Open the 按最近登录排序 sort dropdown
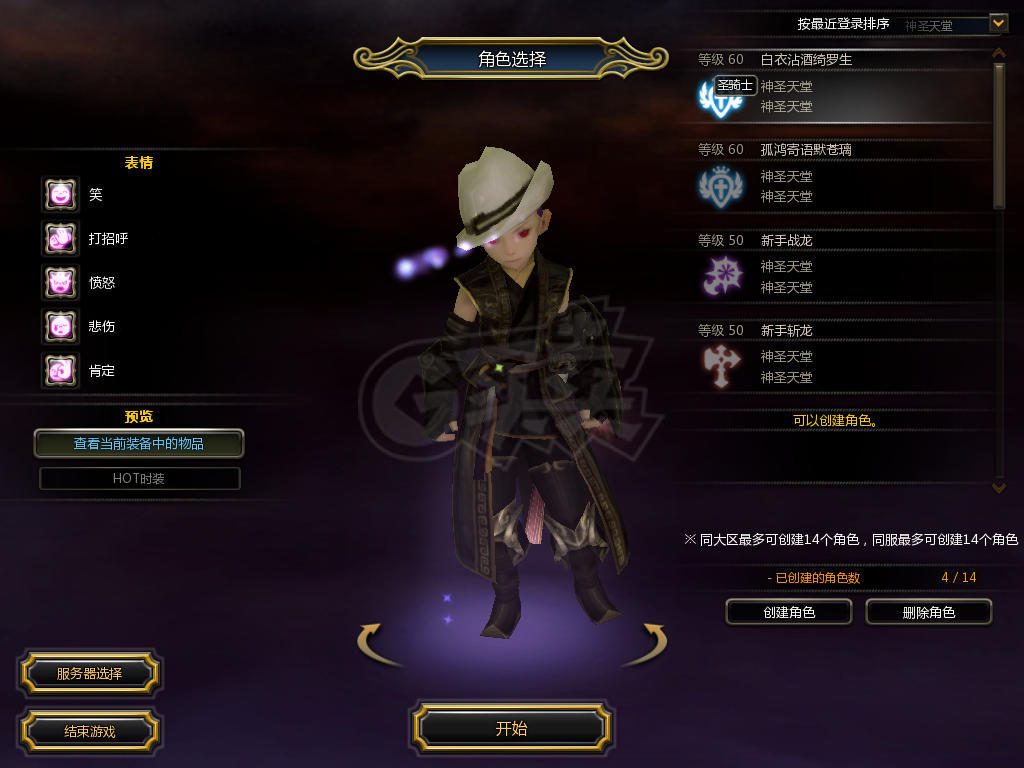This screenshot has height=768, width=1024. pyautogui.click(x=998, y=22)
